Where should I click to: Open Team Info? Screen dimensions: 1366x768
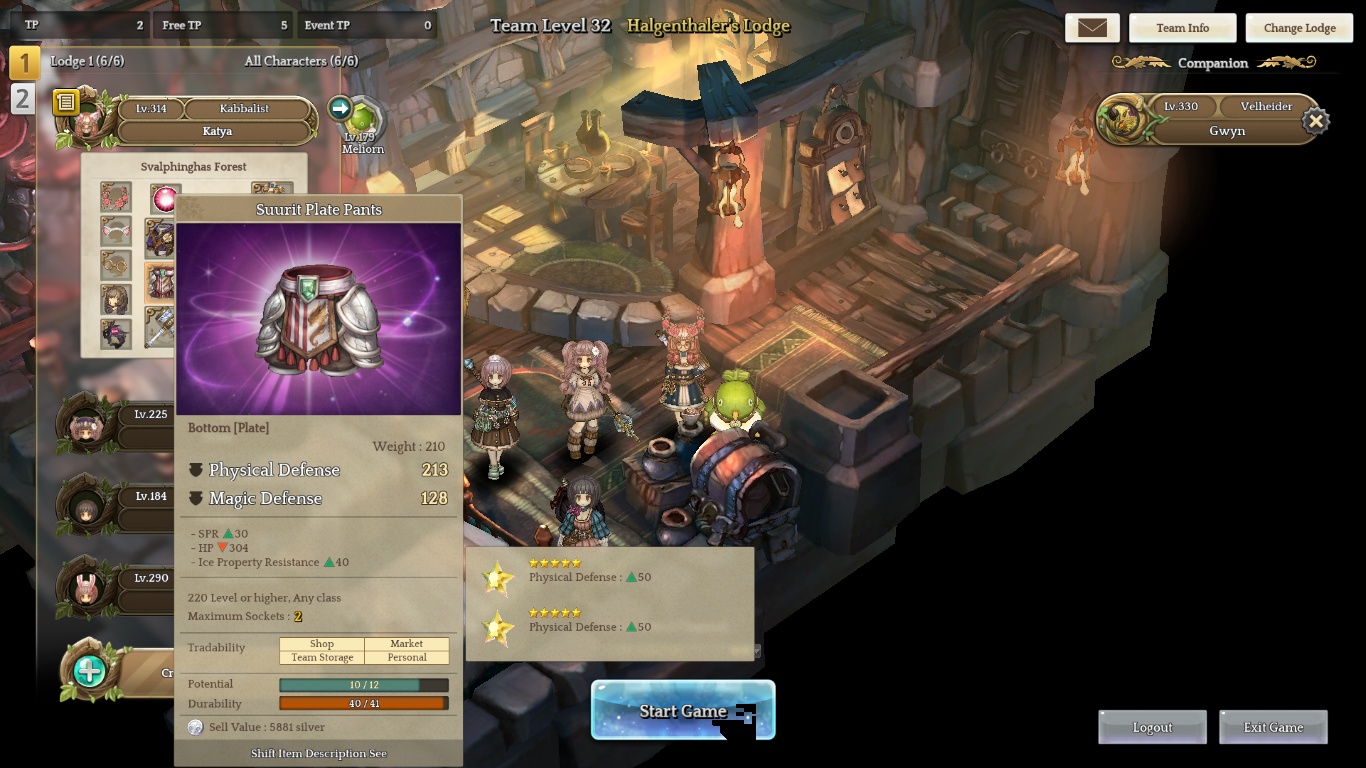1182,28
